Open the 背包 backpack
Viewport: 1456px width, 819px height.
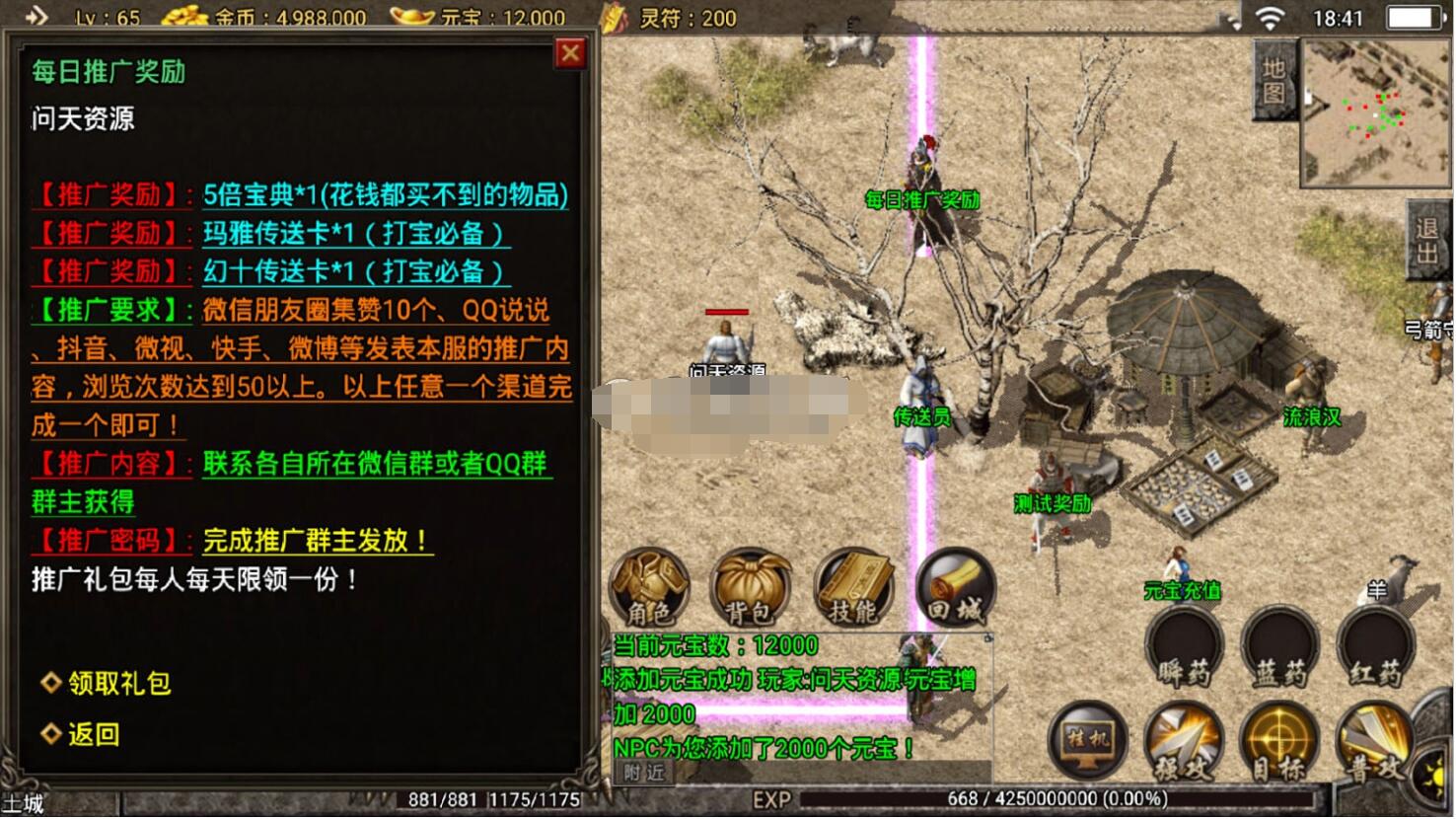[752, 587]
